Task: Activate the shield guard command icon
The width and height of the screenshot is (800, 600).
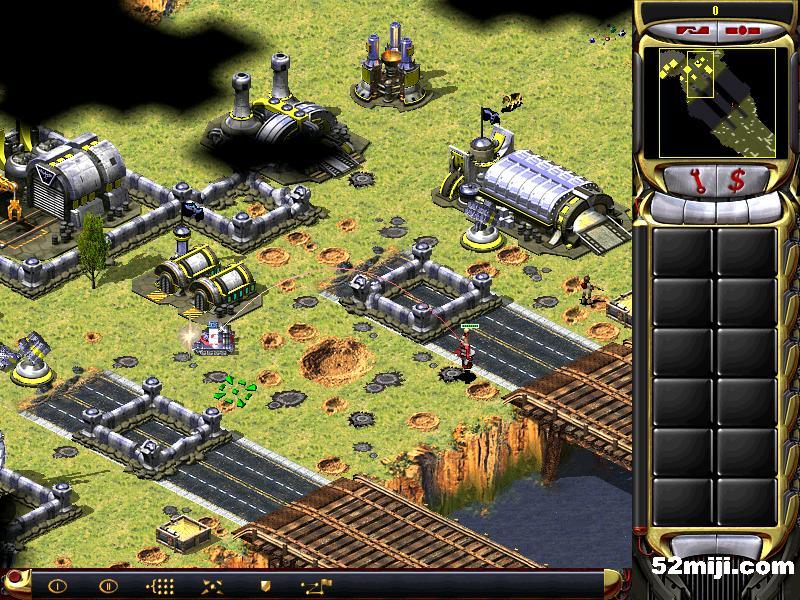Action: tap(264, 586)
